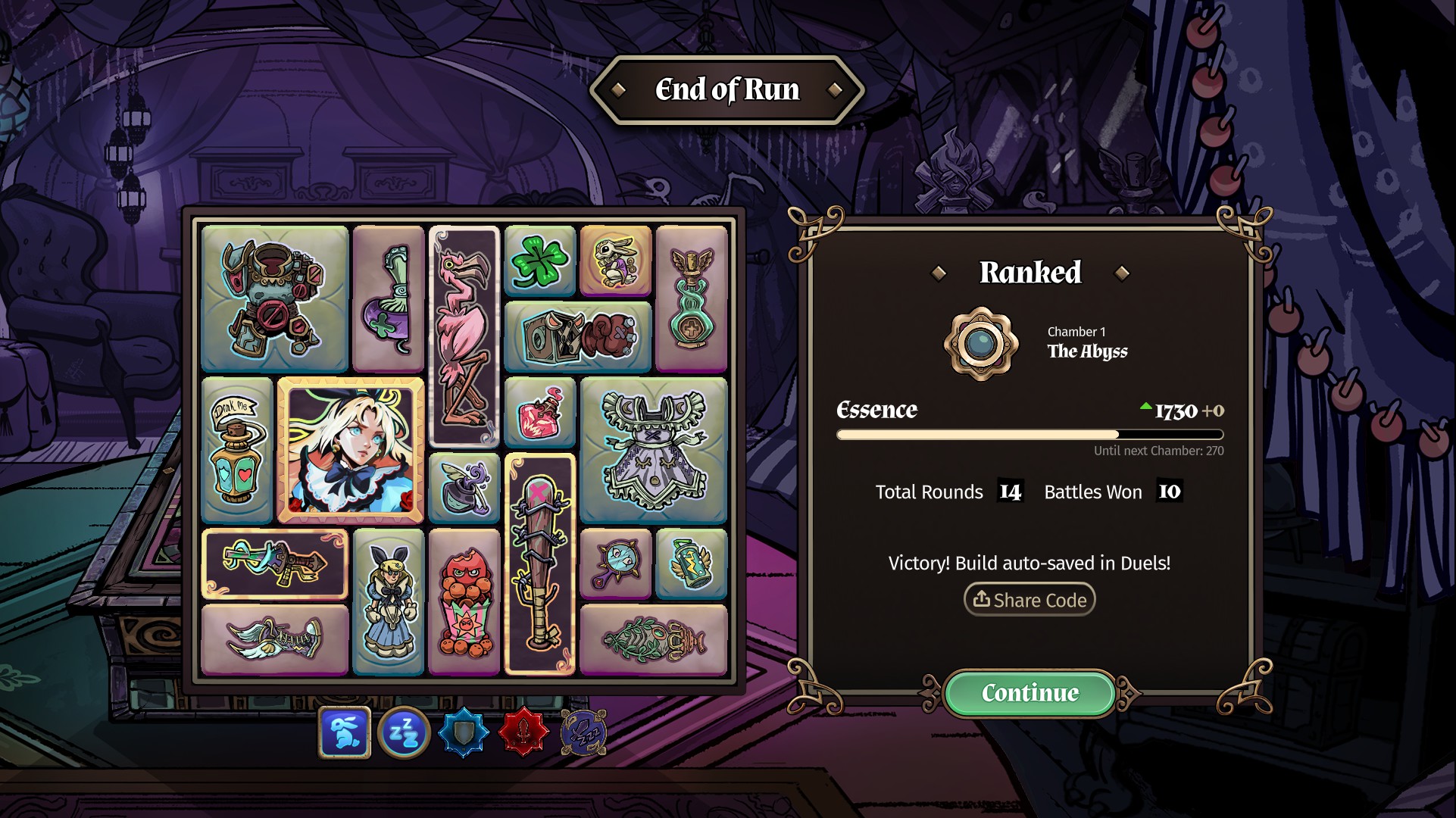This screenshot has height=818, width=1456.
Task: Show the red sword trait badge
Action: pos(523,732)
